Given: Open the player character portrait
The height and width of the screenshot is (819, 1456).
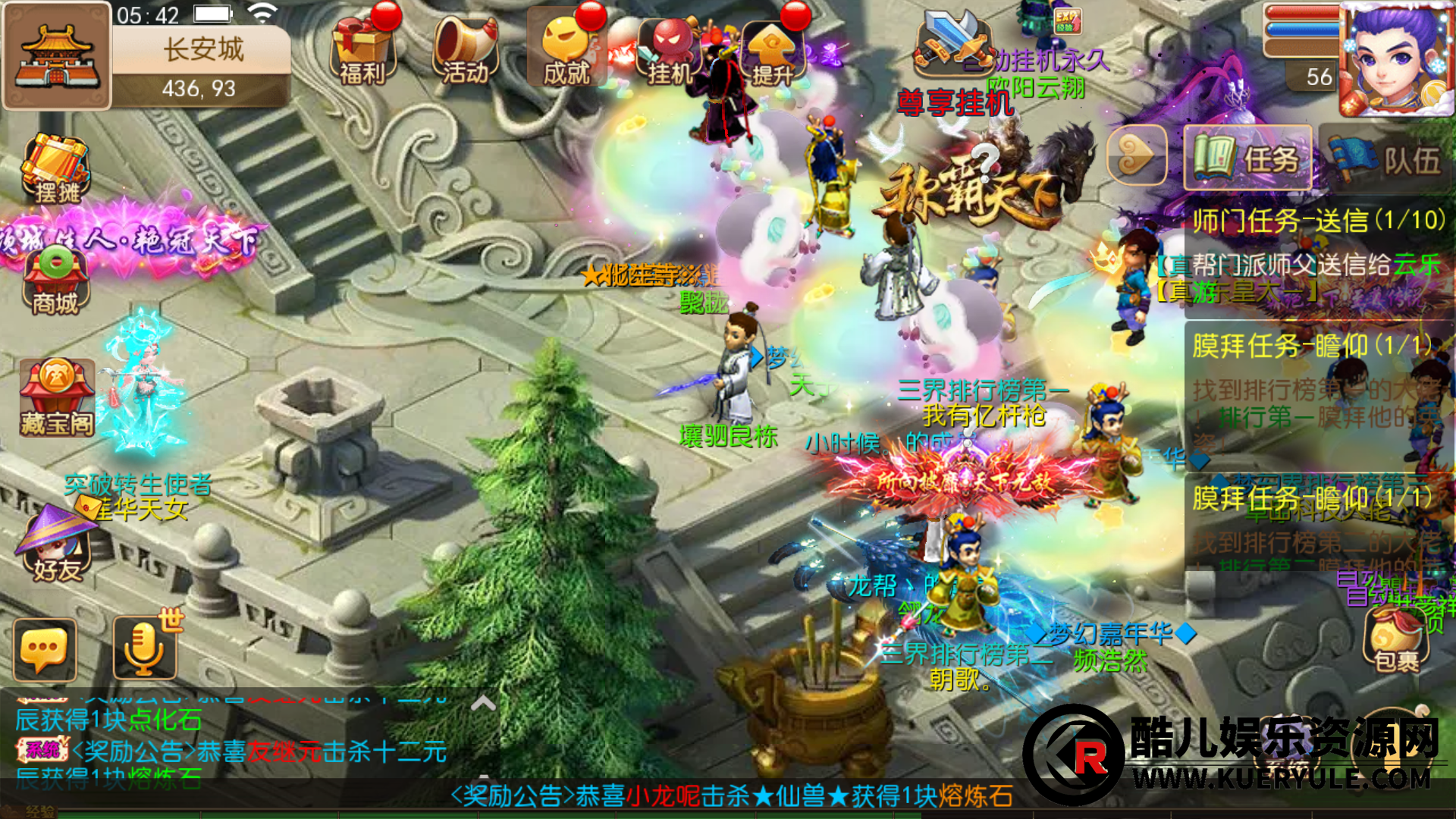Looking at the screenshot, I should (1394, 59).
